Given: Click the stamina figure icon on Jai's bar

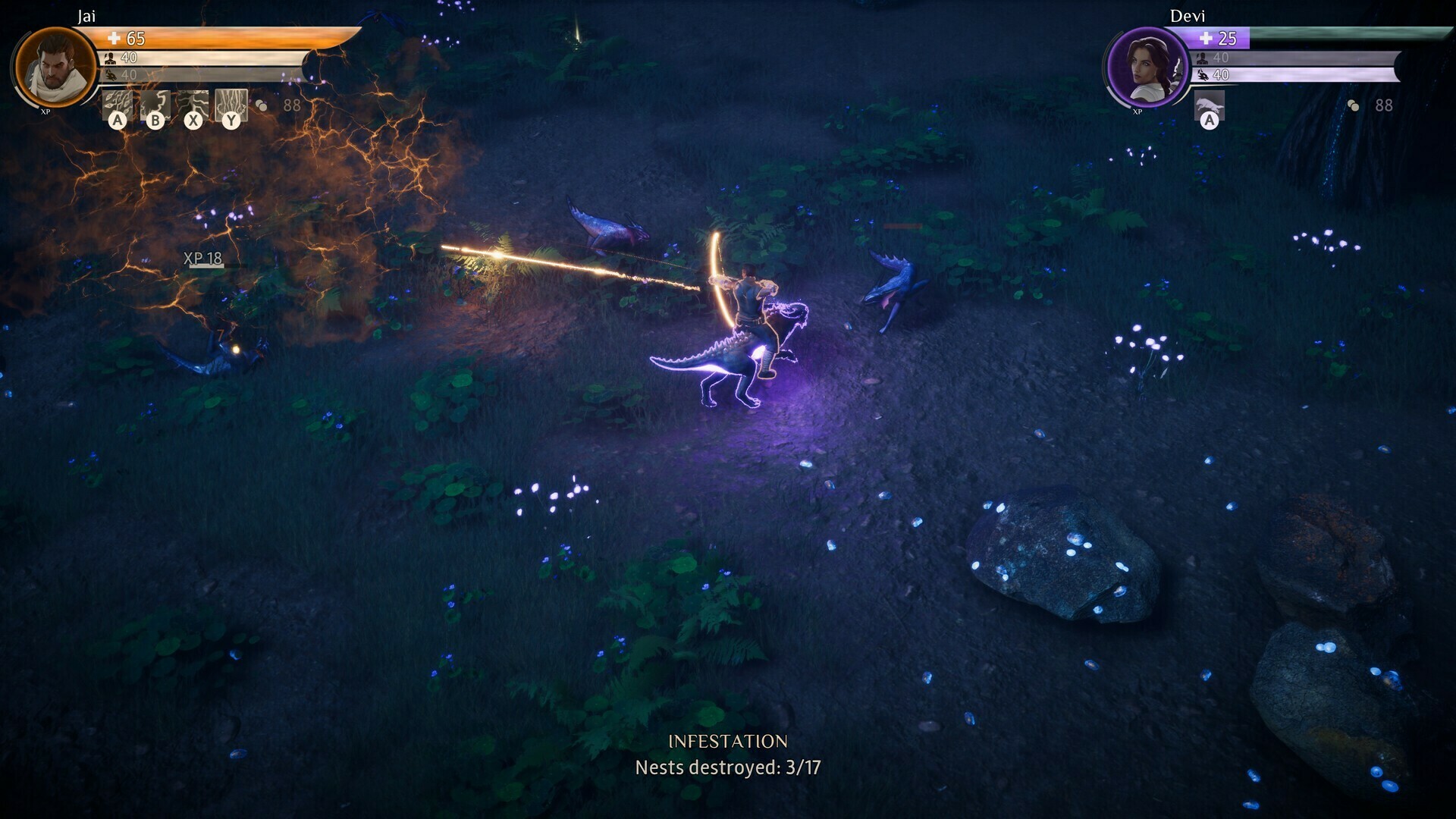Looking at the screenshot, I should pos(109,58).
